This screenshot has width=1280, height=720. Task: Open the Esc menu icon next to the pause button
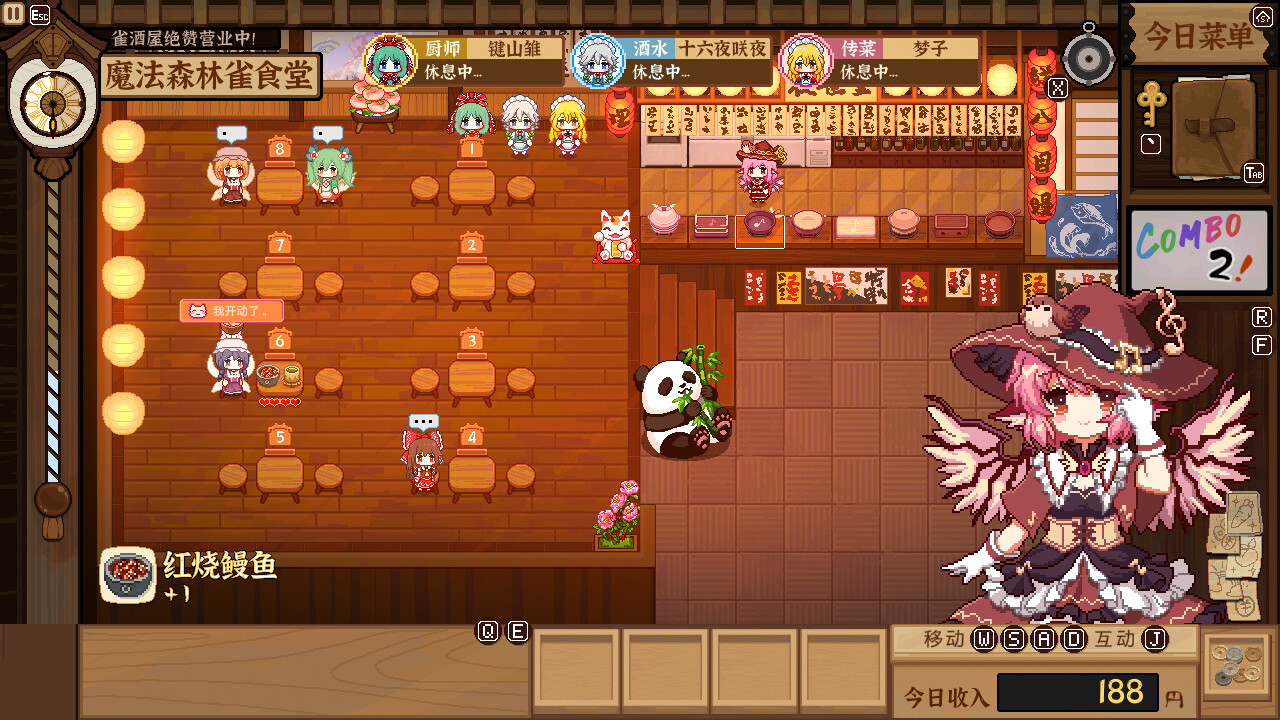41,14
